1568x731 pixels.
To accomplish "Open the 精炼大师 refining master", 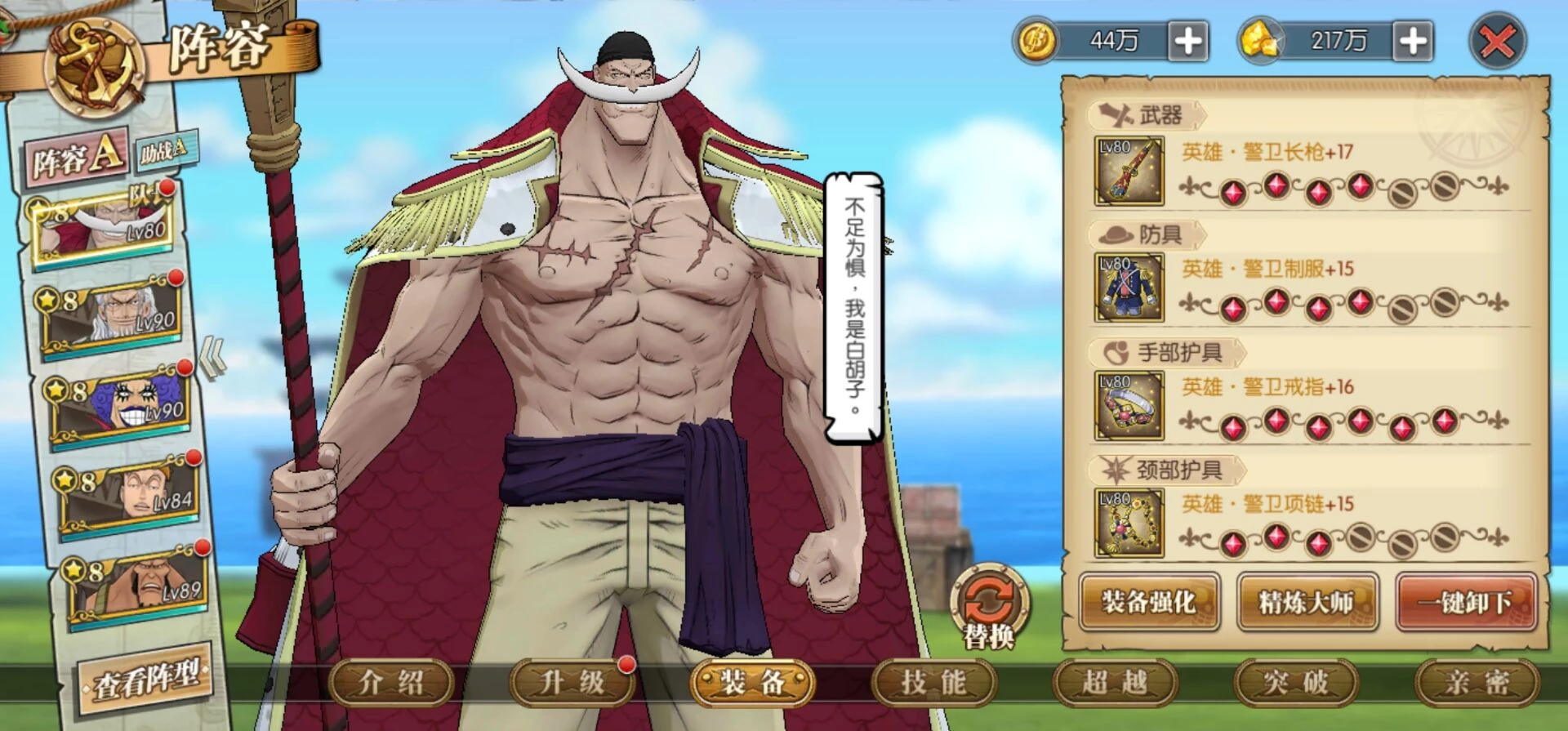I will [1307, 603].
